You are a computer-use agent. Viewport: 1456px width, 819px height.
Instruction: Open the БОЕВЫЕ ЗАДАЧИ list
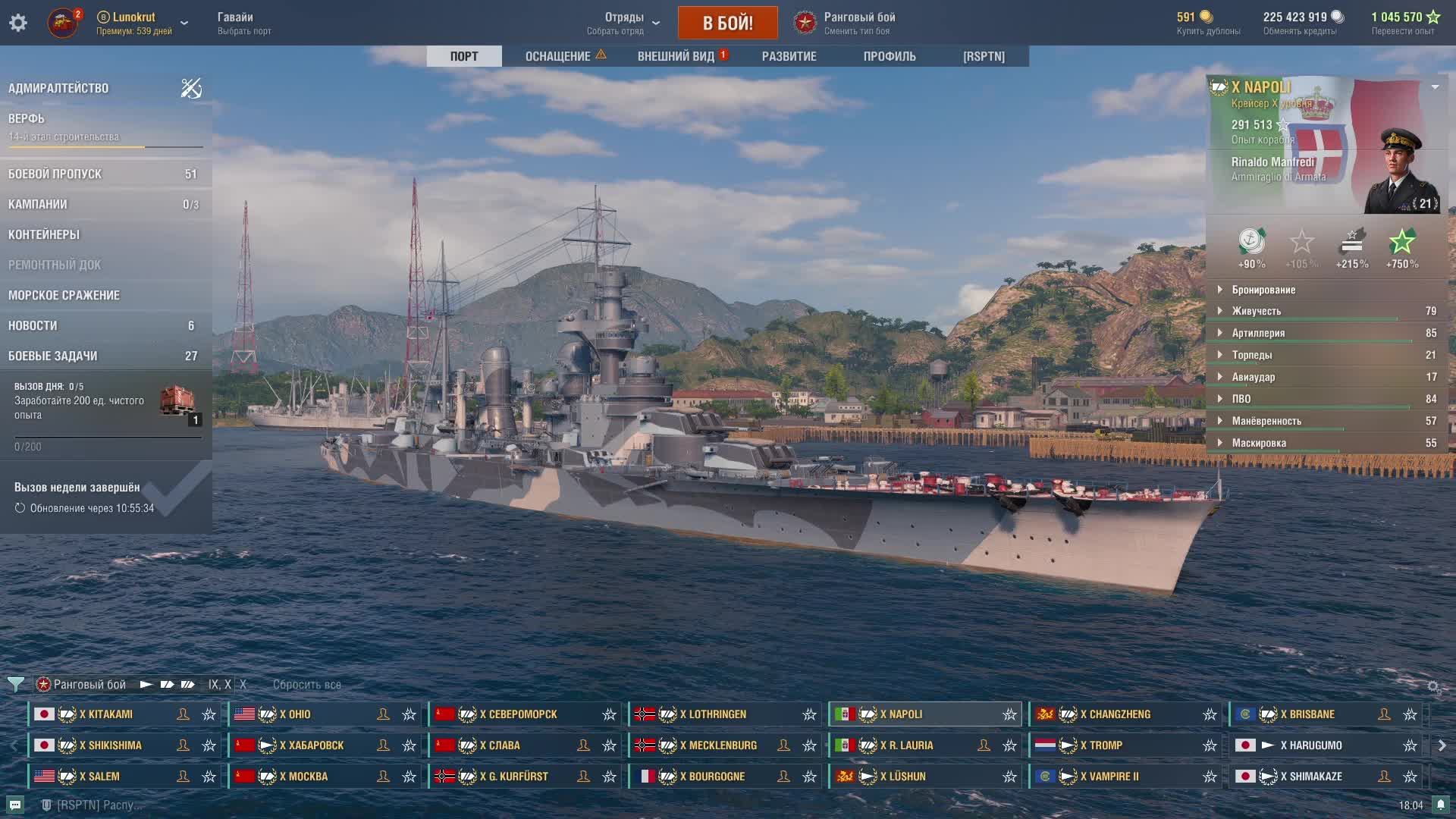(x=52, y=356)
